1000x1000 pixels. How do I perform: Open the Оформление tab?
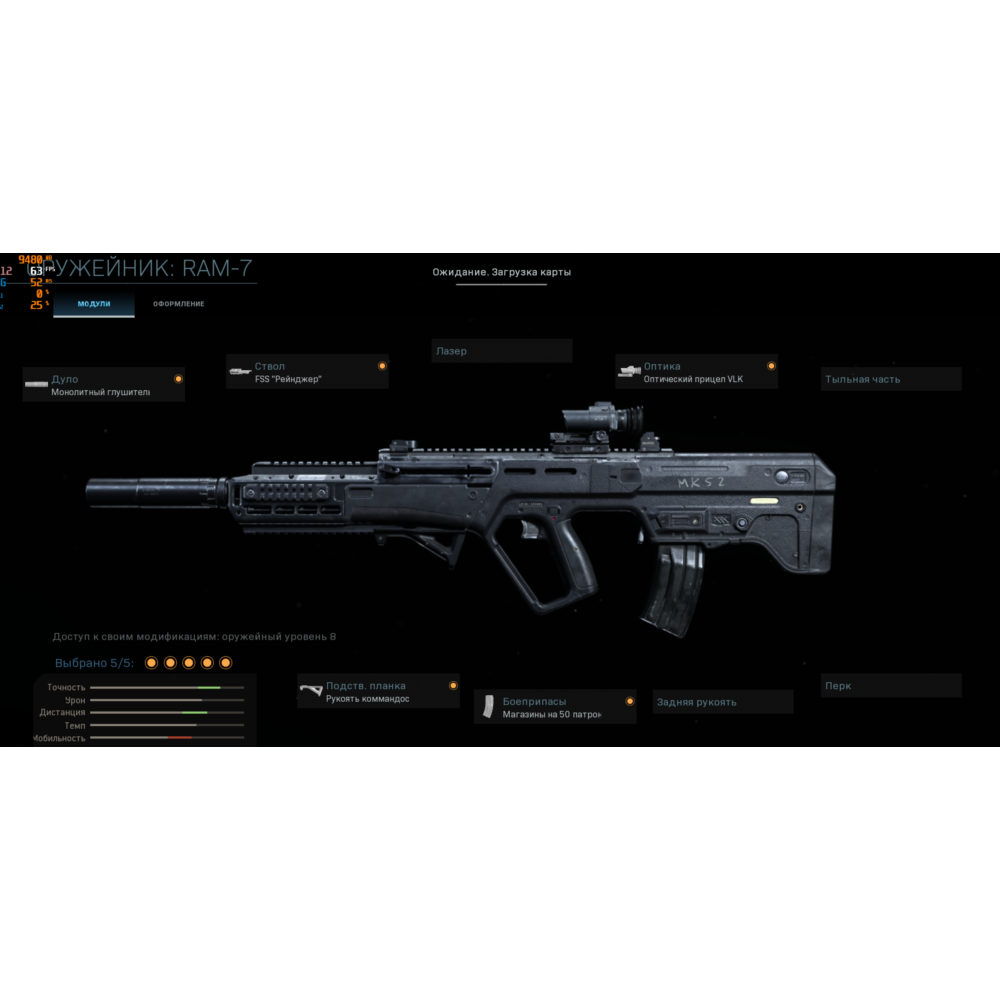coord(178,303)
